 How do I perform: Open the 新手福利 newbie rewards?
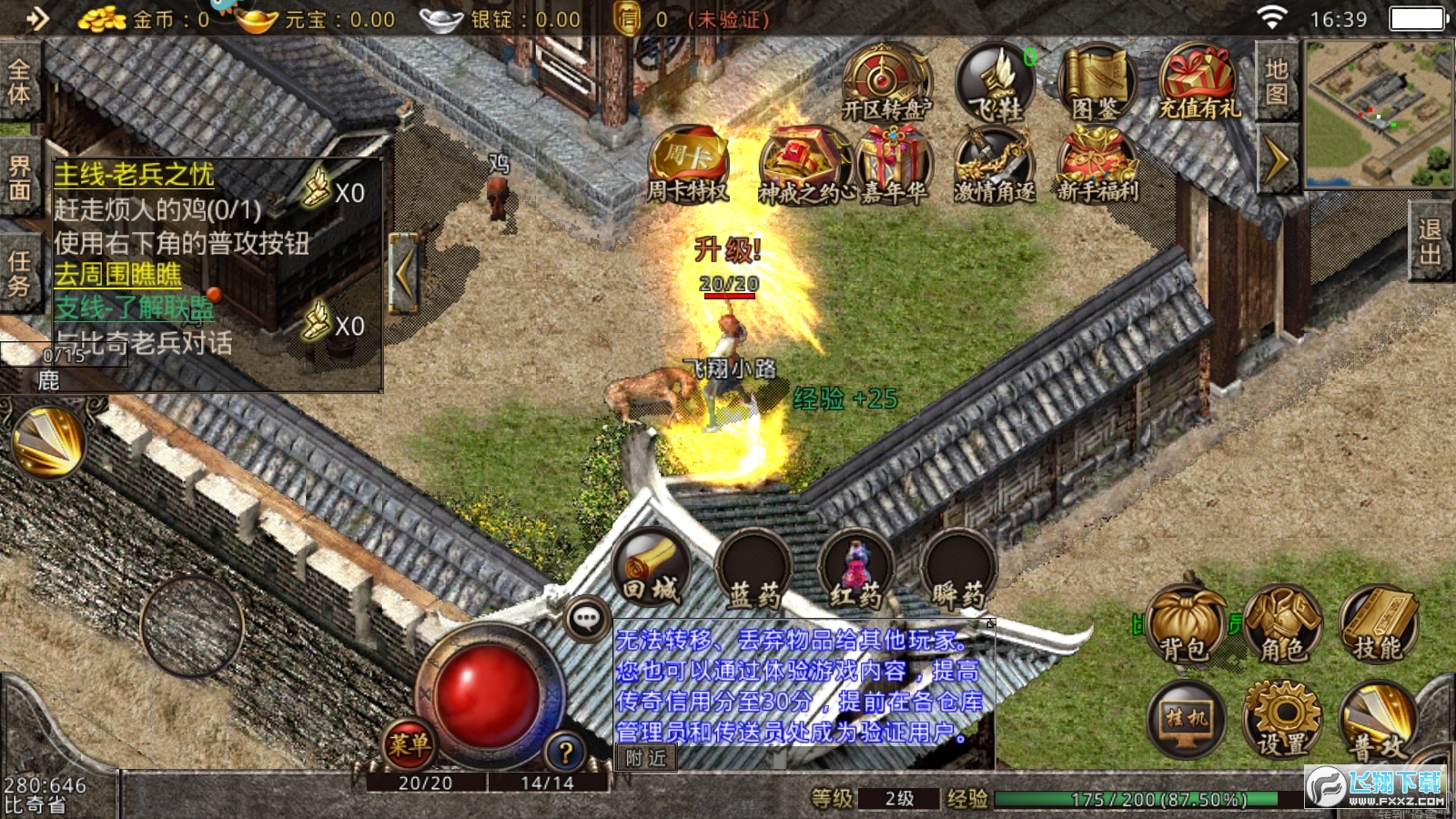click(1097, 166)
